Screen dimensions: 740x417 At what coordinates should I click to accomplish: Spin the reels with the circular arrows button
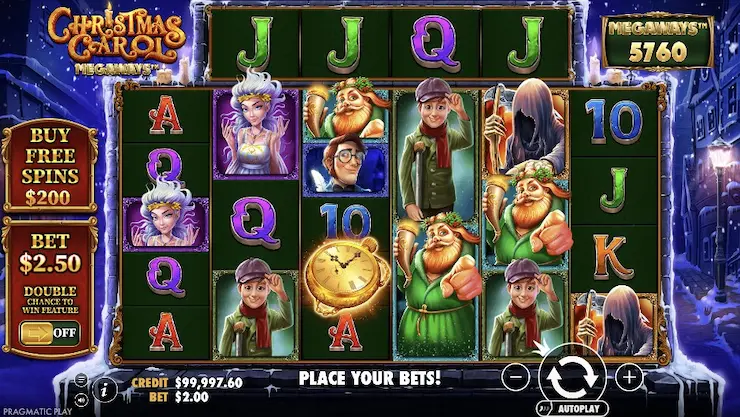coord(572,377)
